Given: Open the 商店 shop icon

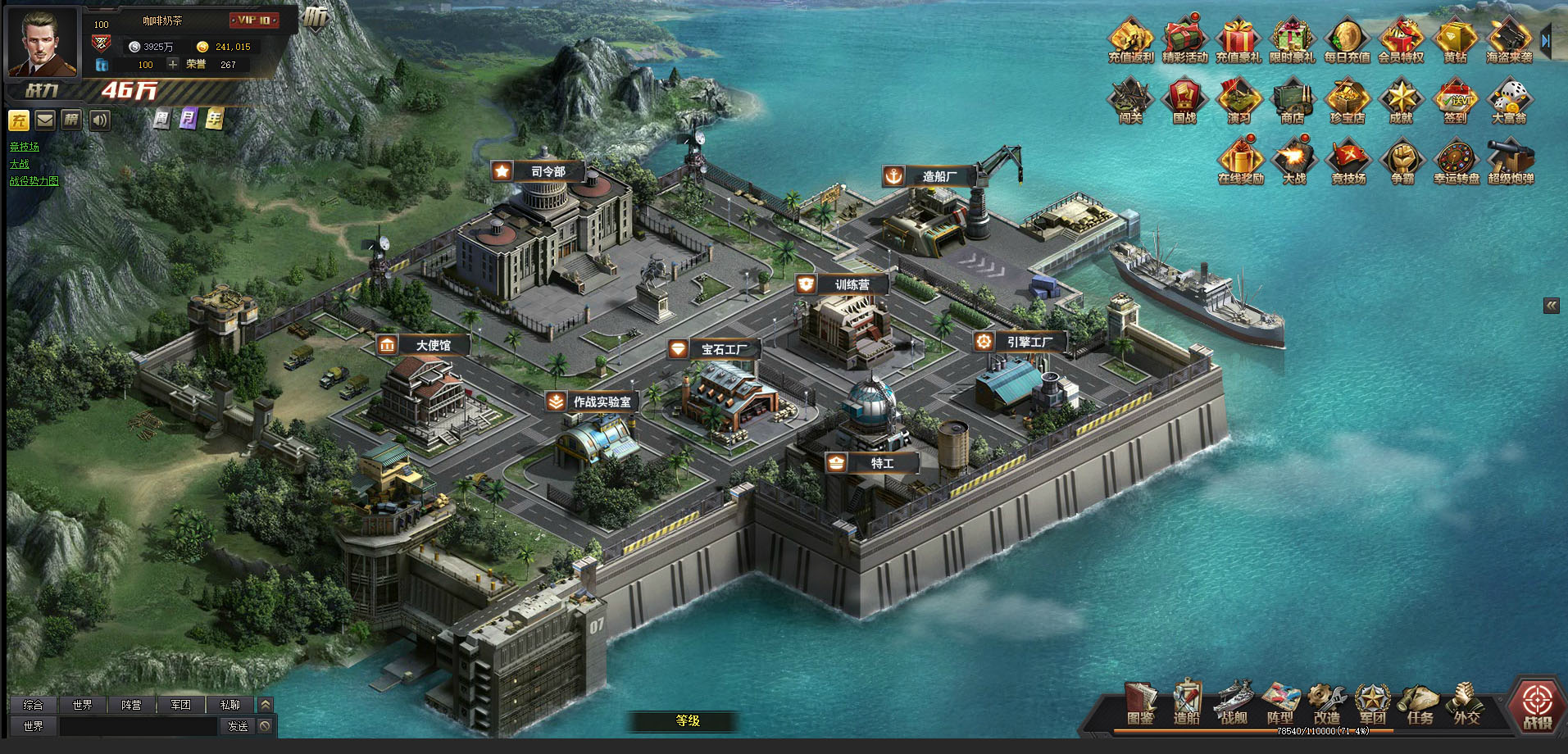Looking at the screenshot, I should coord(1293,98).
